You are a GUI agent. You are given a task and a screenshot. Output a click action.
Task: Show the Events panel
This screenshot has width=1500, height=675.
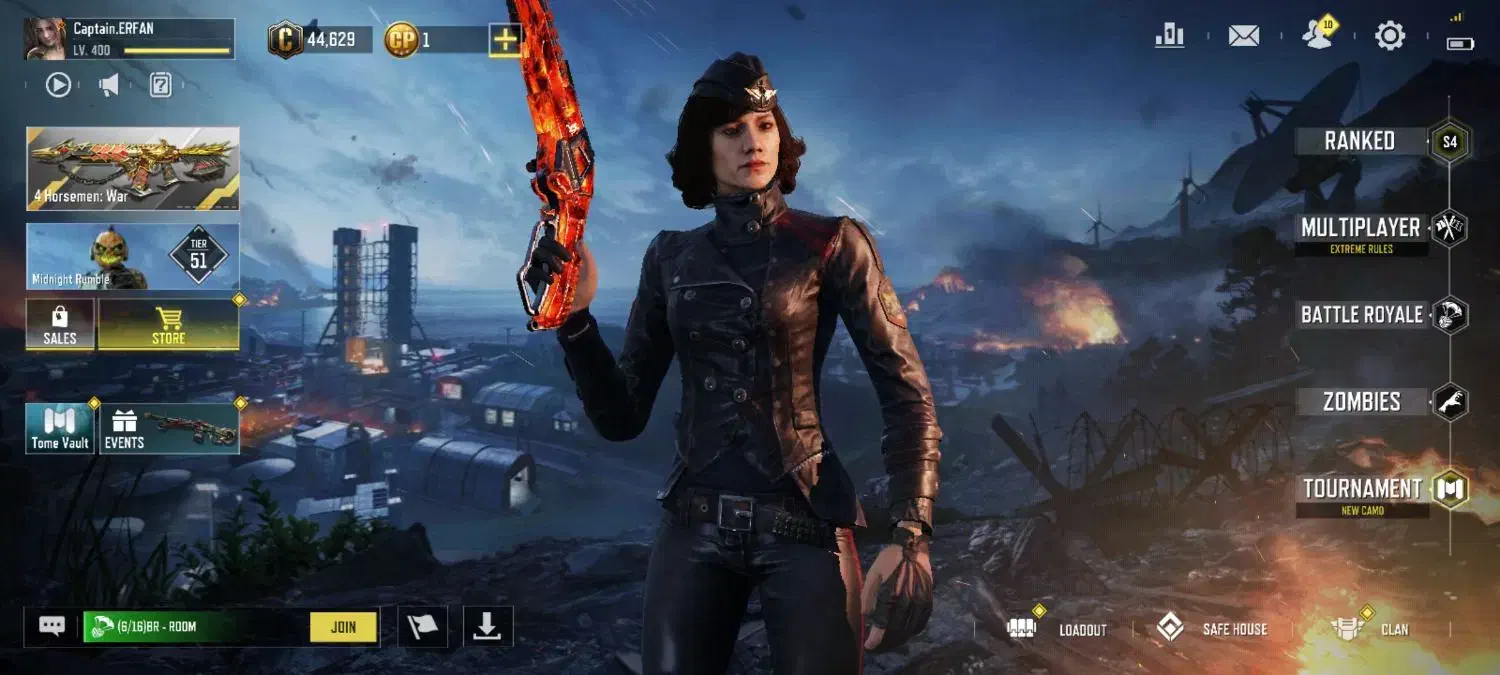[168, 428]
